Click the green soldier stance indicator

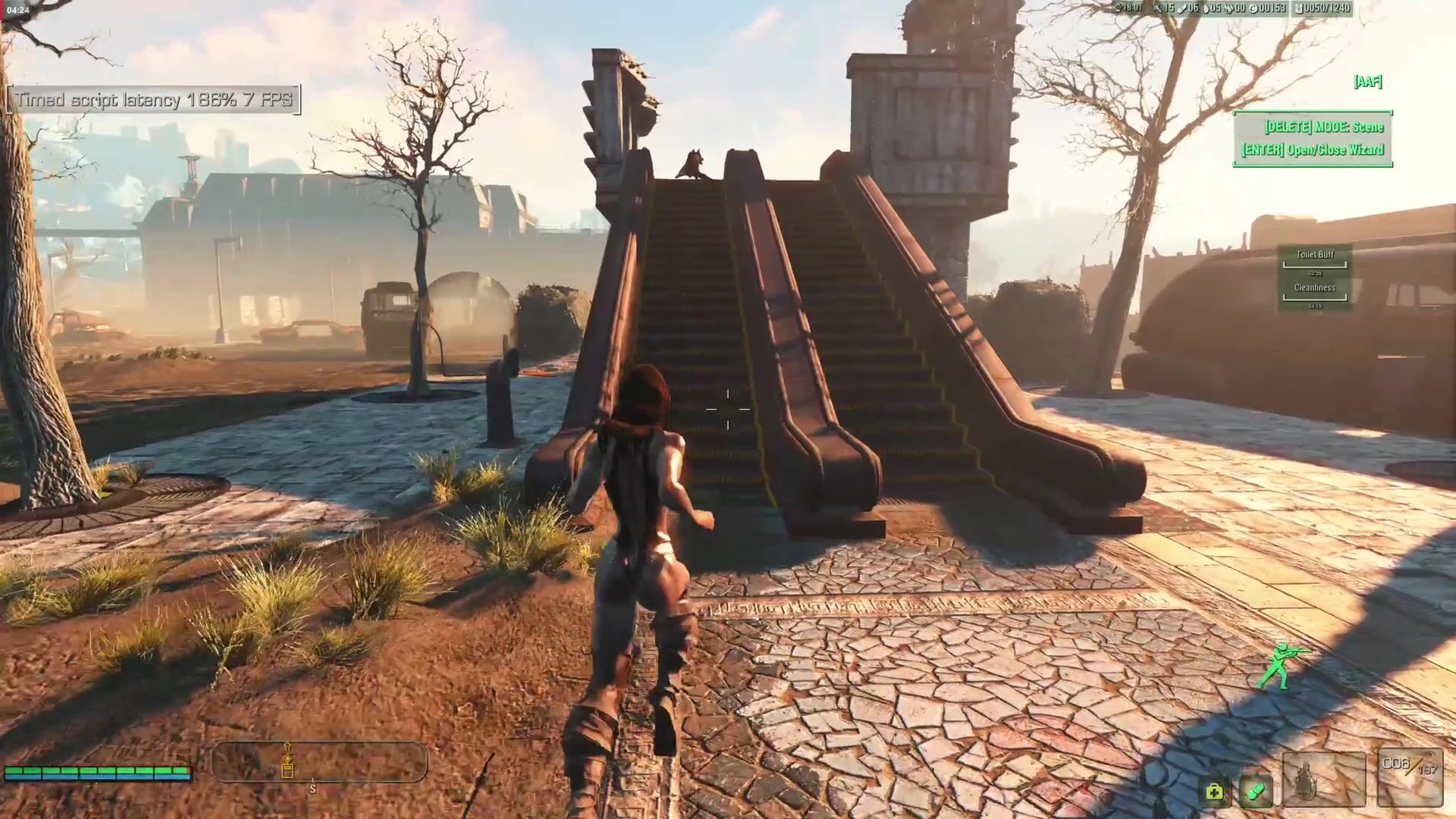[1281, 666]
